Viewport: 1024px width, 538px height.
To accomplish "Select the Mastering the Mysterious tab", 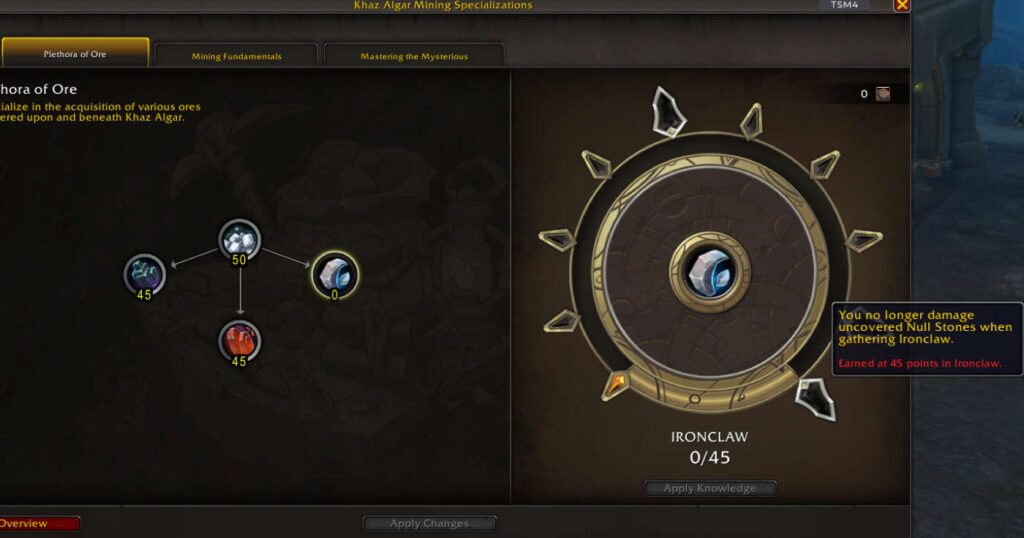I will tap(413, 56).
